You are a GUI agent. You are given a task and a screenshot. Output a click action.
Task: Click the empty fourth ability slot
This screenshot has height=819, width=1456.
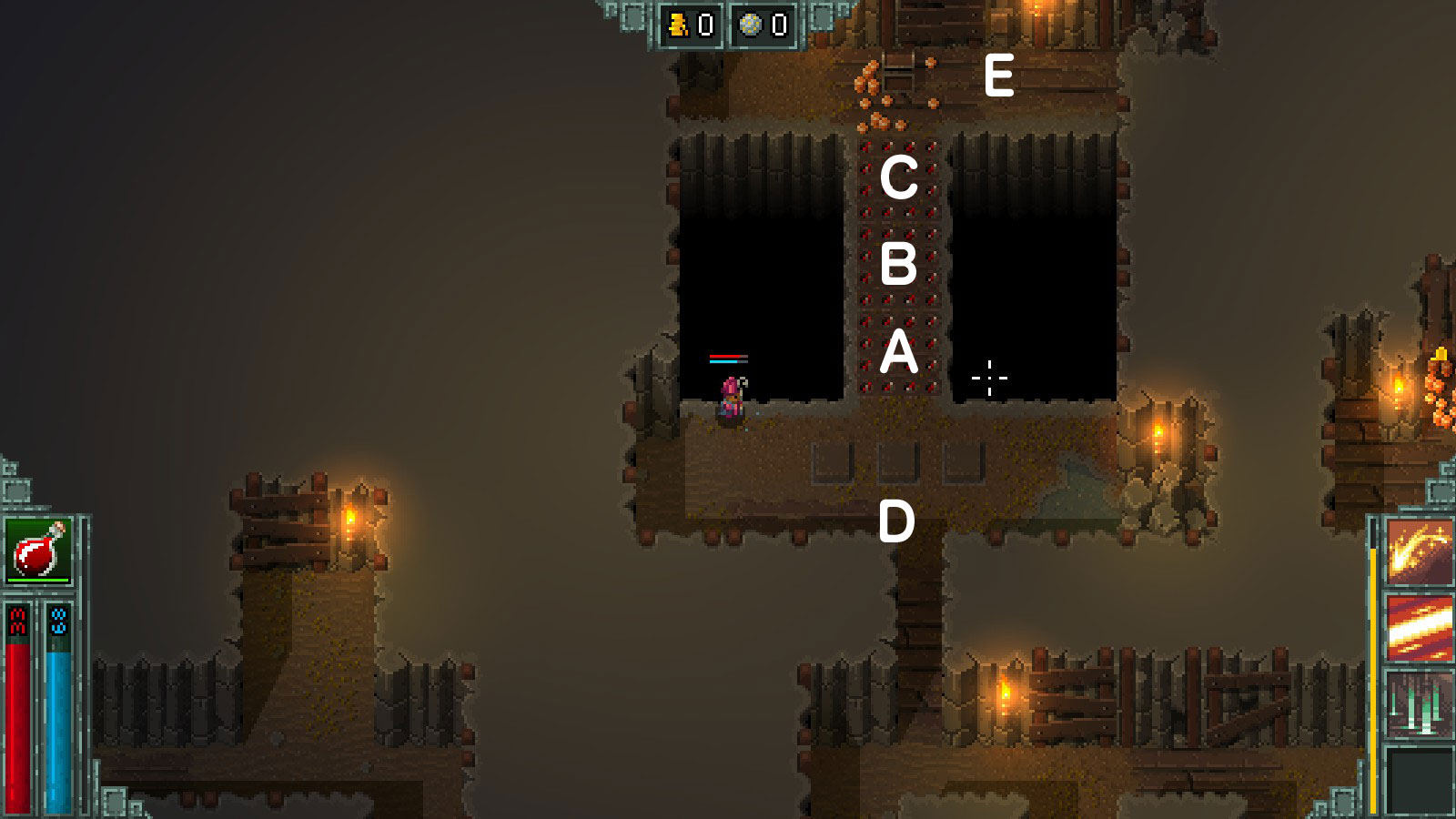[1419, 780]
